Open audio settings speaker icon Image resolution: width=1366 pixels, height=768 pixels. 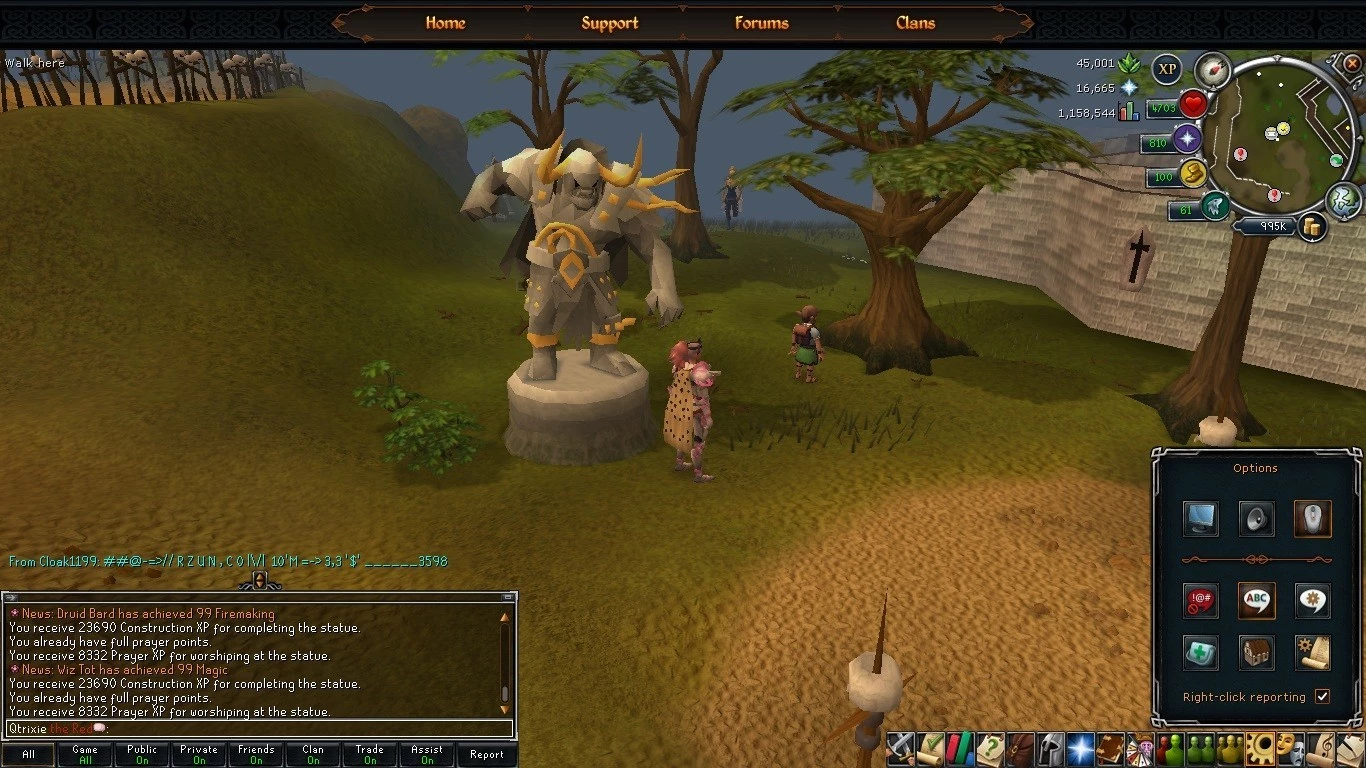tap(1256, 518)
